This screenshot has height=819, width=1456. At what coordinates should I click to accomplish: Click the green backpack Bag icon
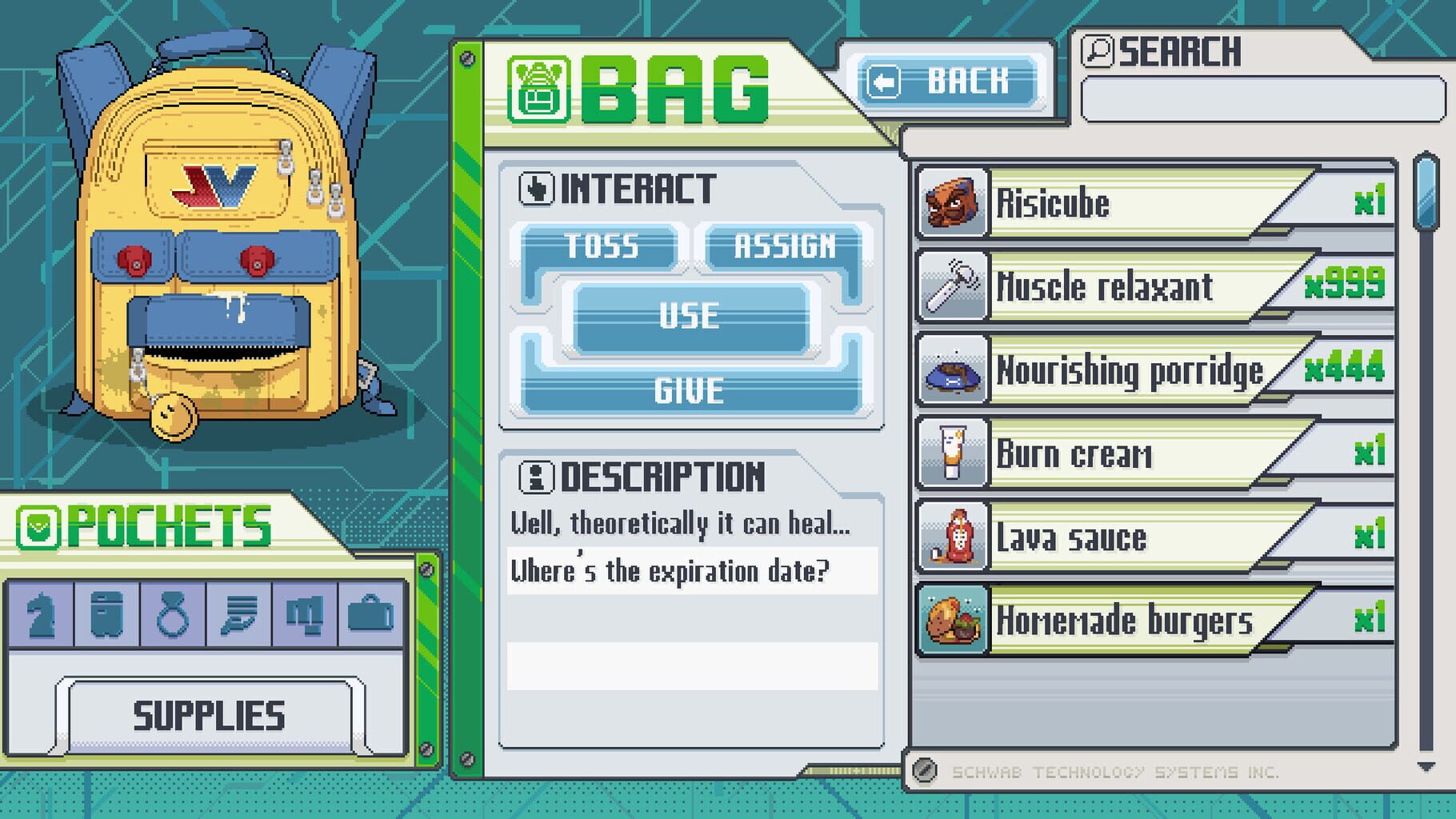[x=540, y=86]
